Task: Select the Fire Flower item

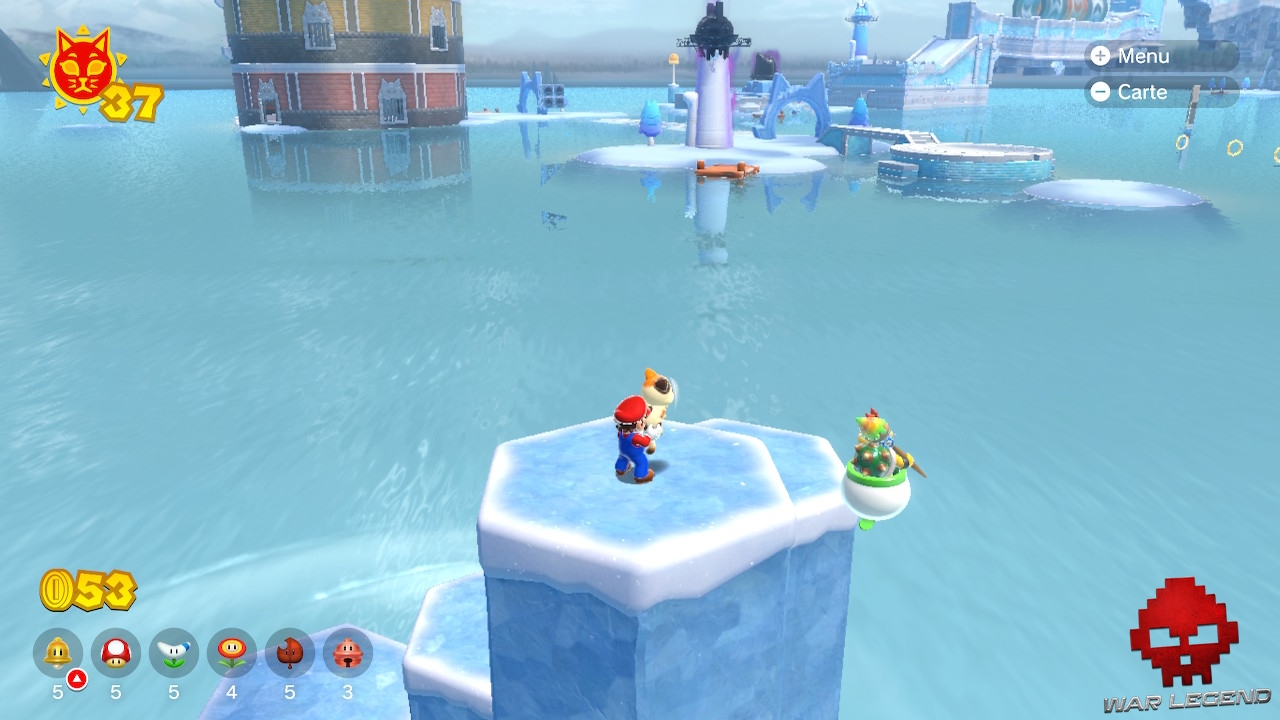Action: [x=232, y=653]
